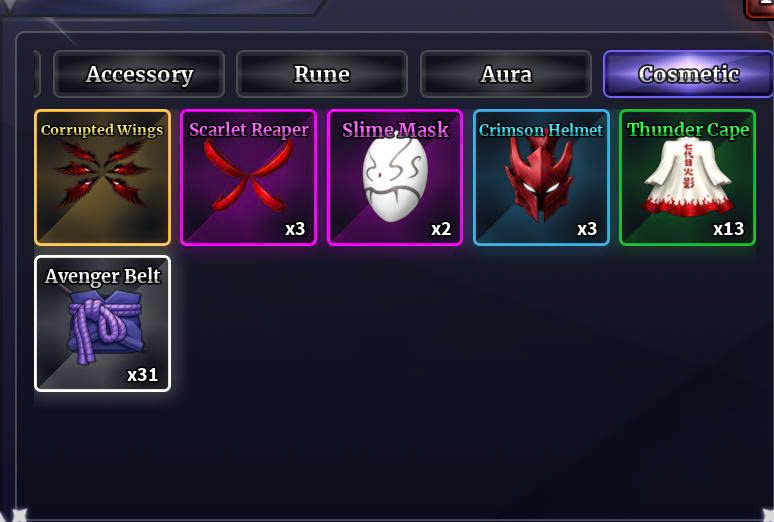Open the Rune tab
The image size is (774, 522).
pos(322,74)
